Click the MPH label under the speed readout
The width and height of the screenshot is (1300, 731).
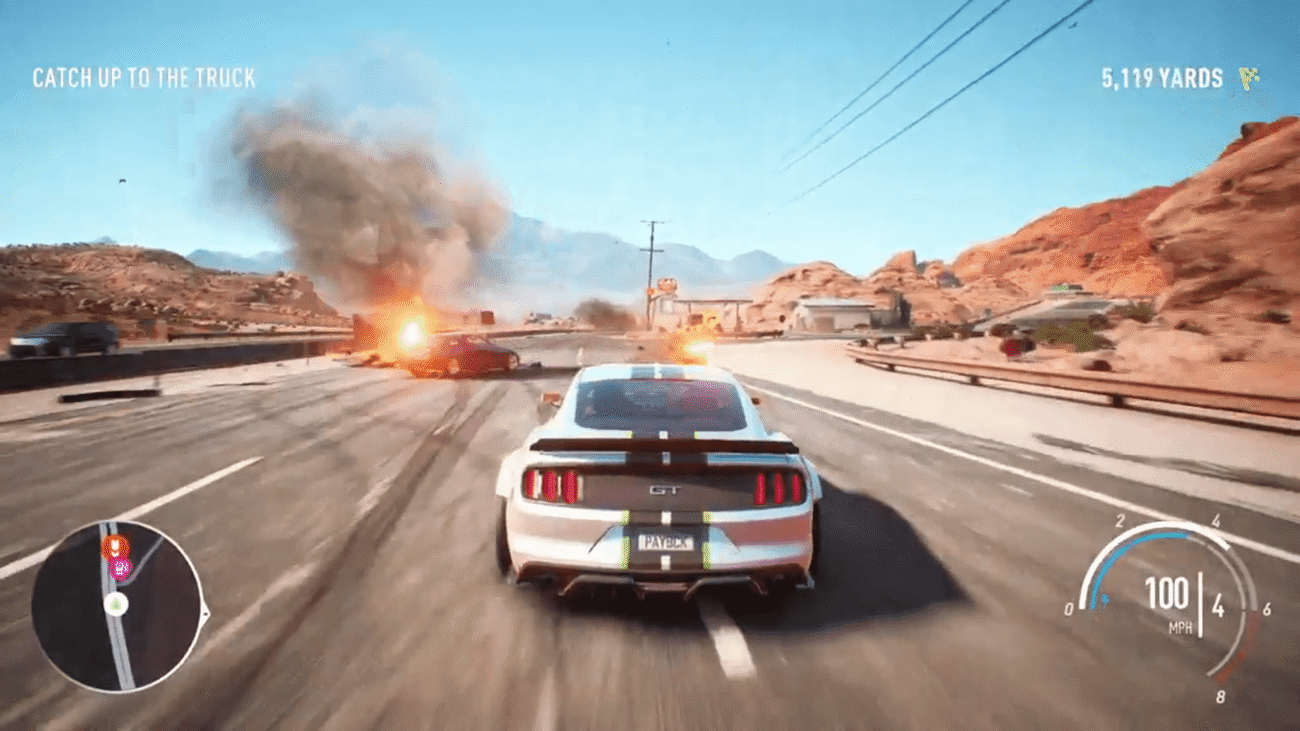[1181, 626]
